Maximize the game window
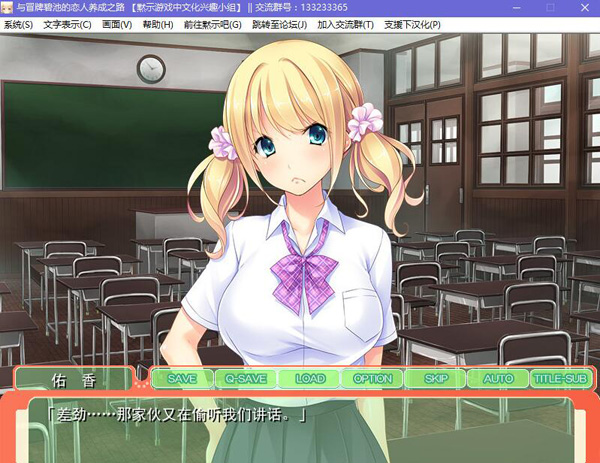 (x=549, y=7)
